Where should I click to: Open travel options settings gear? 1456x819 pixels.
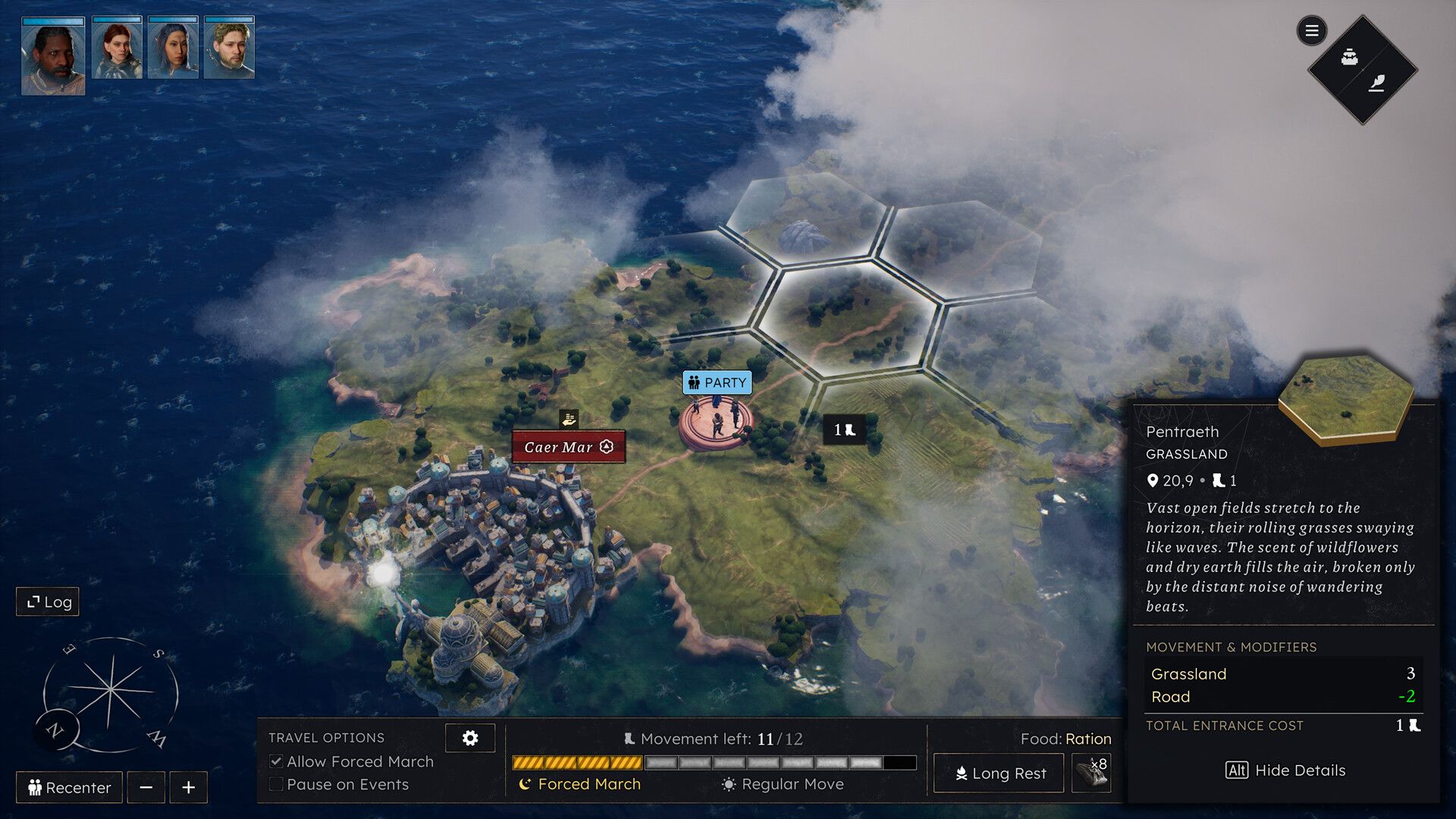coord(470,737)
